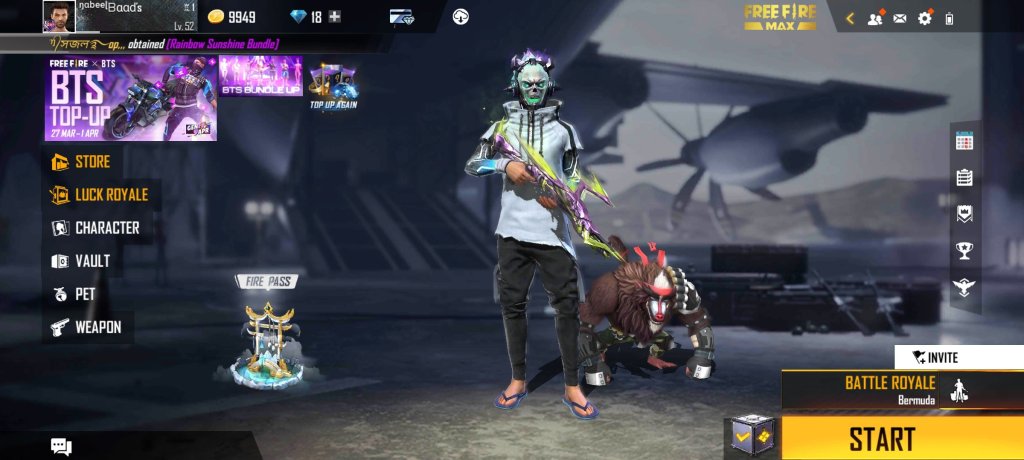The height and width of the screenshot is (460, 1024).
Task: Open the chat speech bubble
Action: pyautogui.click(x=62, y=446)
